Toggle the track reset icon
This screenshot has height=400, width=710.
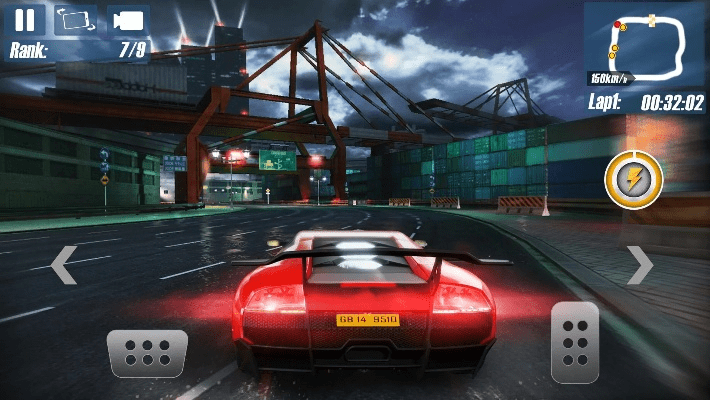click(76, 19)
